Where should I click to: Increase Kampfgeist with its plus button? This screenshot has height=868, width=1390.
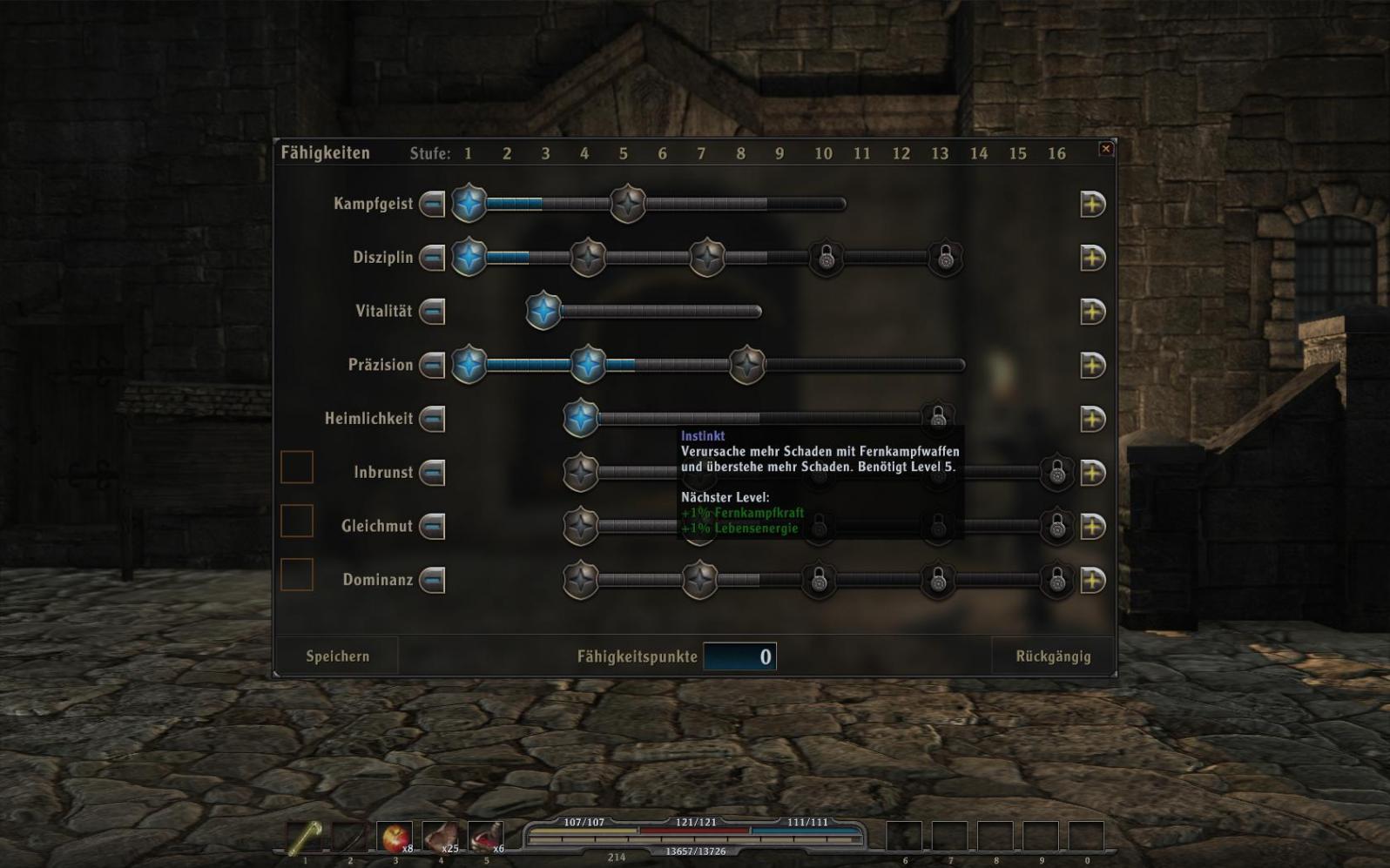coord(1092,205)
